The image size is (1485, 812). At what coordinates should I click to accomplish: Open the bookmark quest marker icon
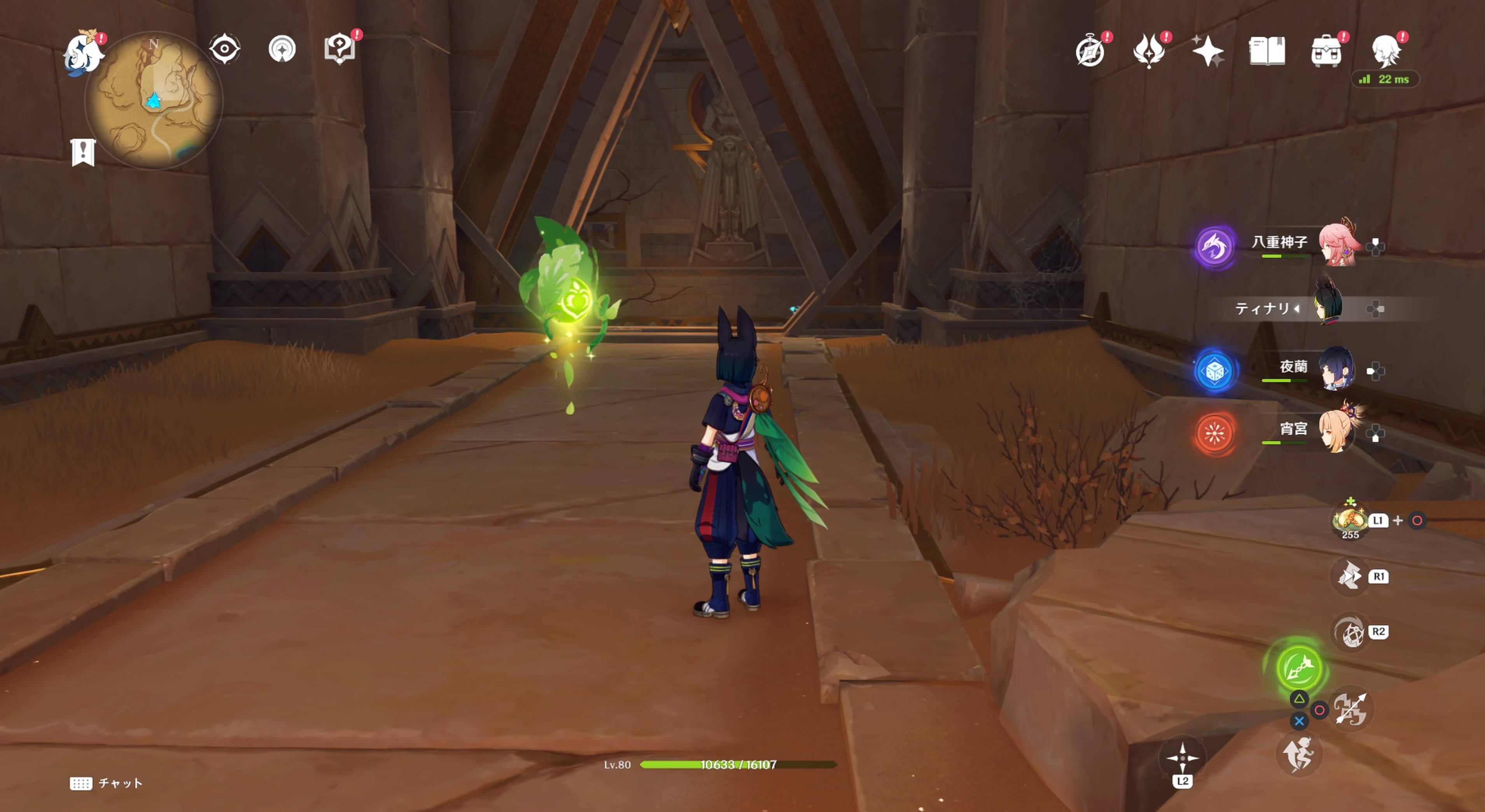pos(83,152)
